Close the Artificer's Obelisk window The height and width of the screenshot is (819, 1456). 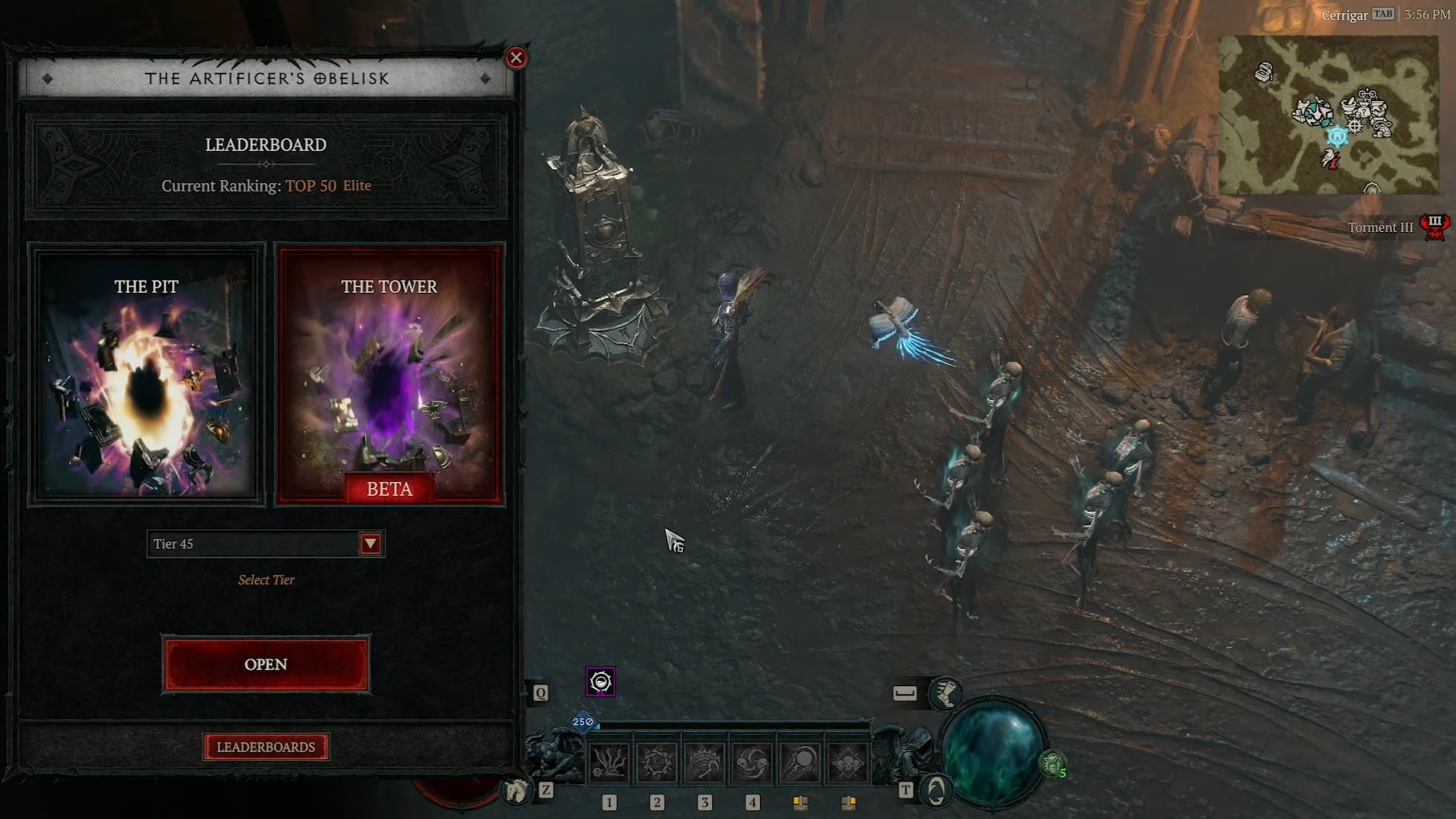[x=516, y=57]
